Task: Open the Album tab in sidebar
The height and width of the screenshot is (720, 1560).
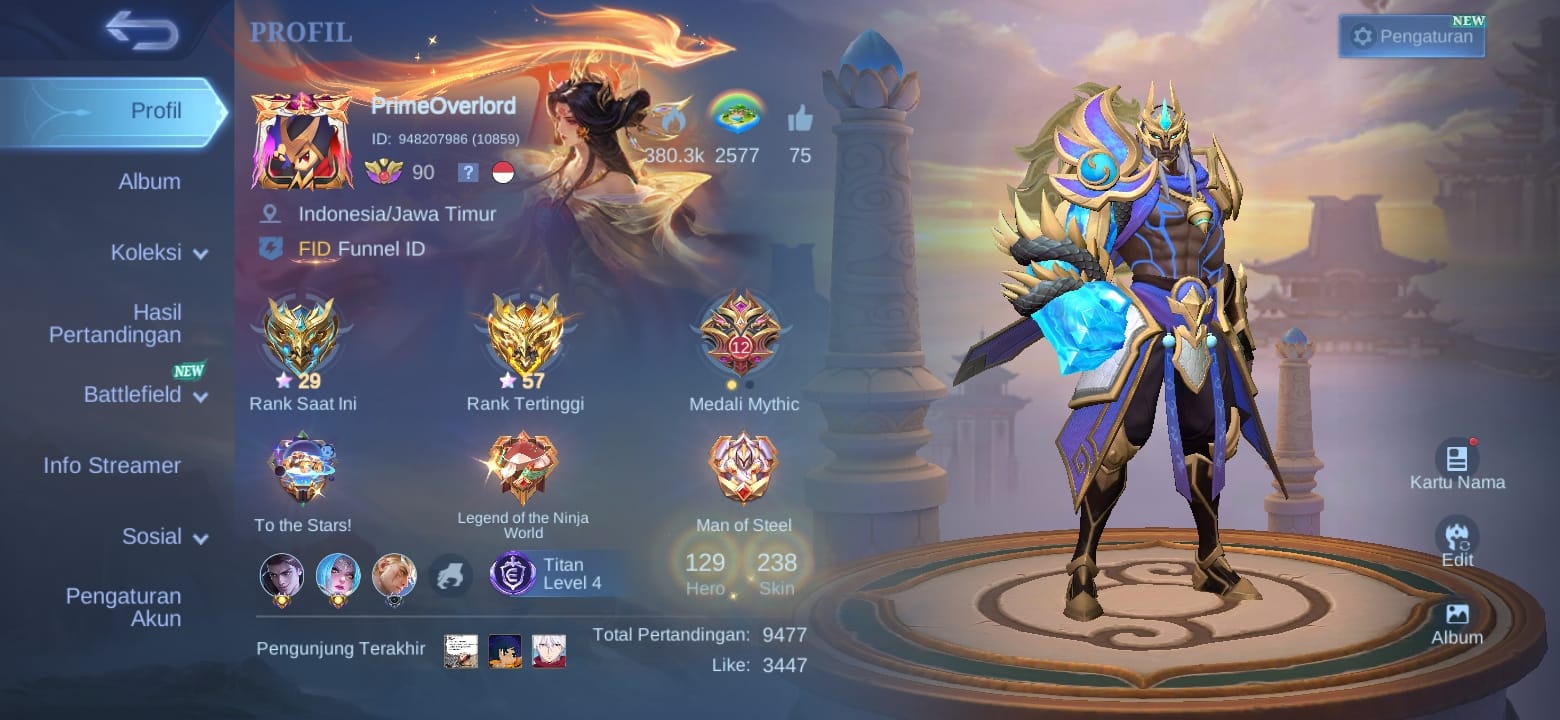Action: click(149, 182)
